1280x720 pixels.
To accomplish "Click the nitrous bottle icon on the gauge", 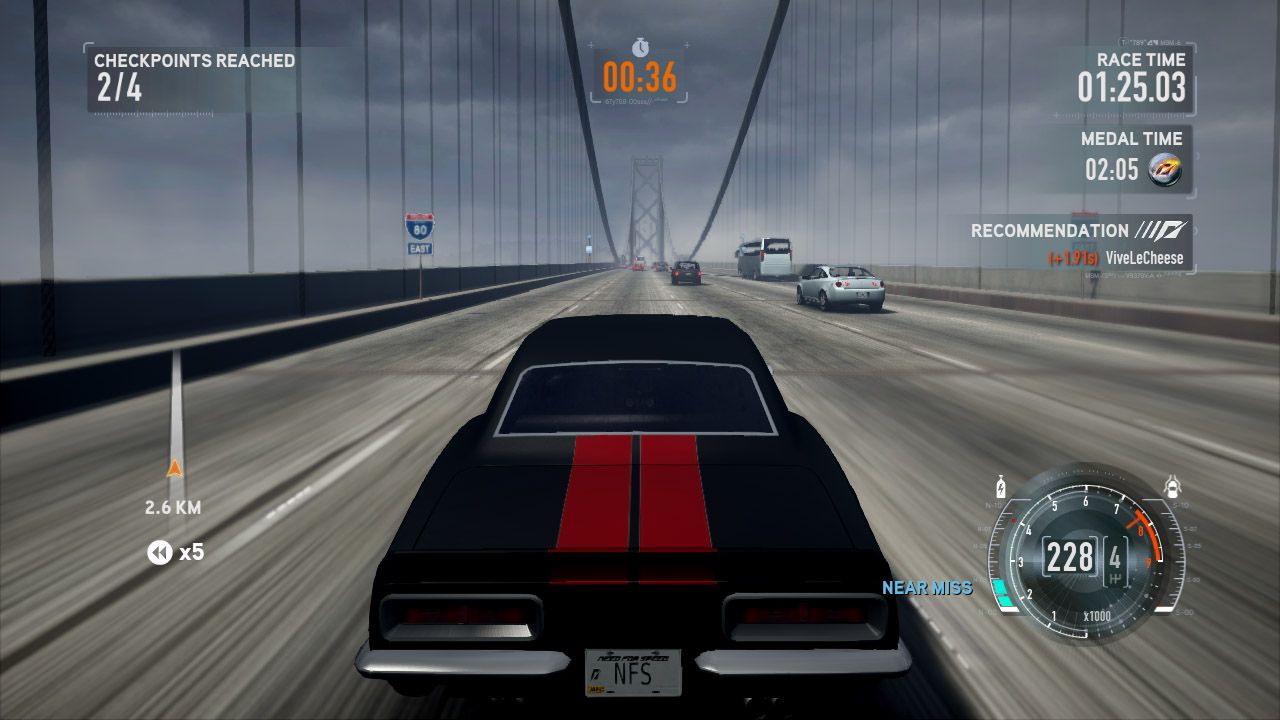I will tap(1000, 487).
